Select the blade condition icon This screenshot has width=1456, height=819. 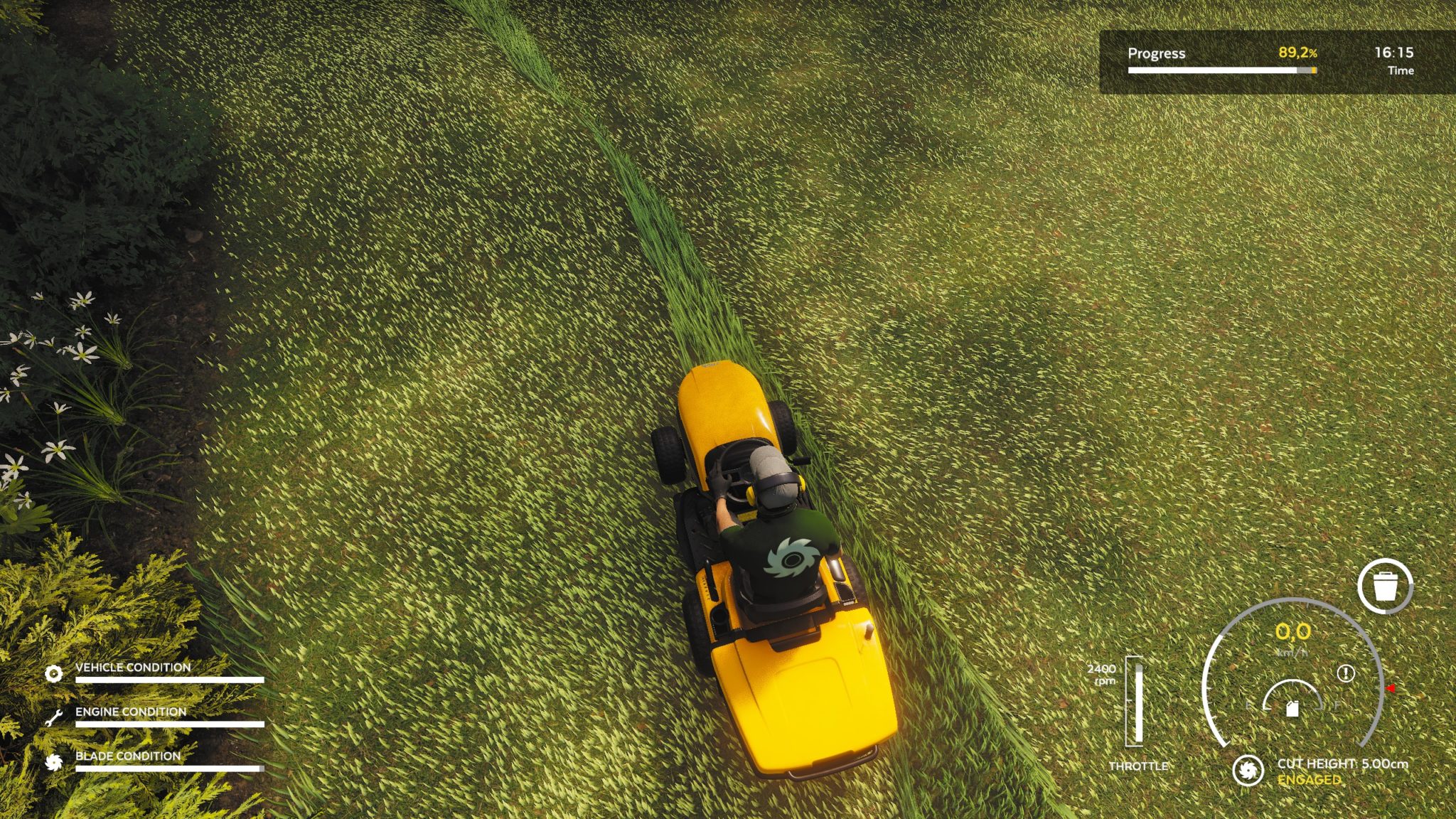(x=53, y=762)
